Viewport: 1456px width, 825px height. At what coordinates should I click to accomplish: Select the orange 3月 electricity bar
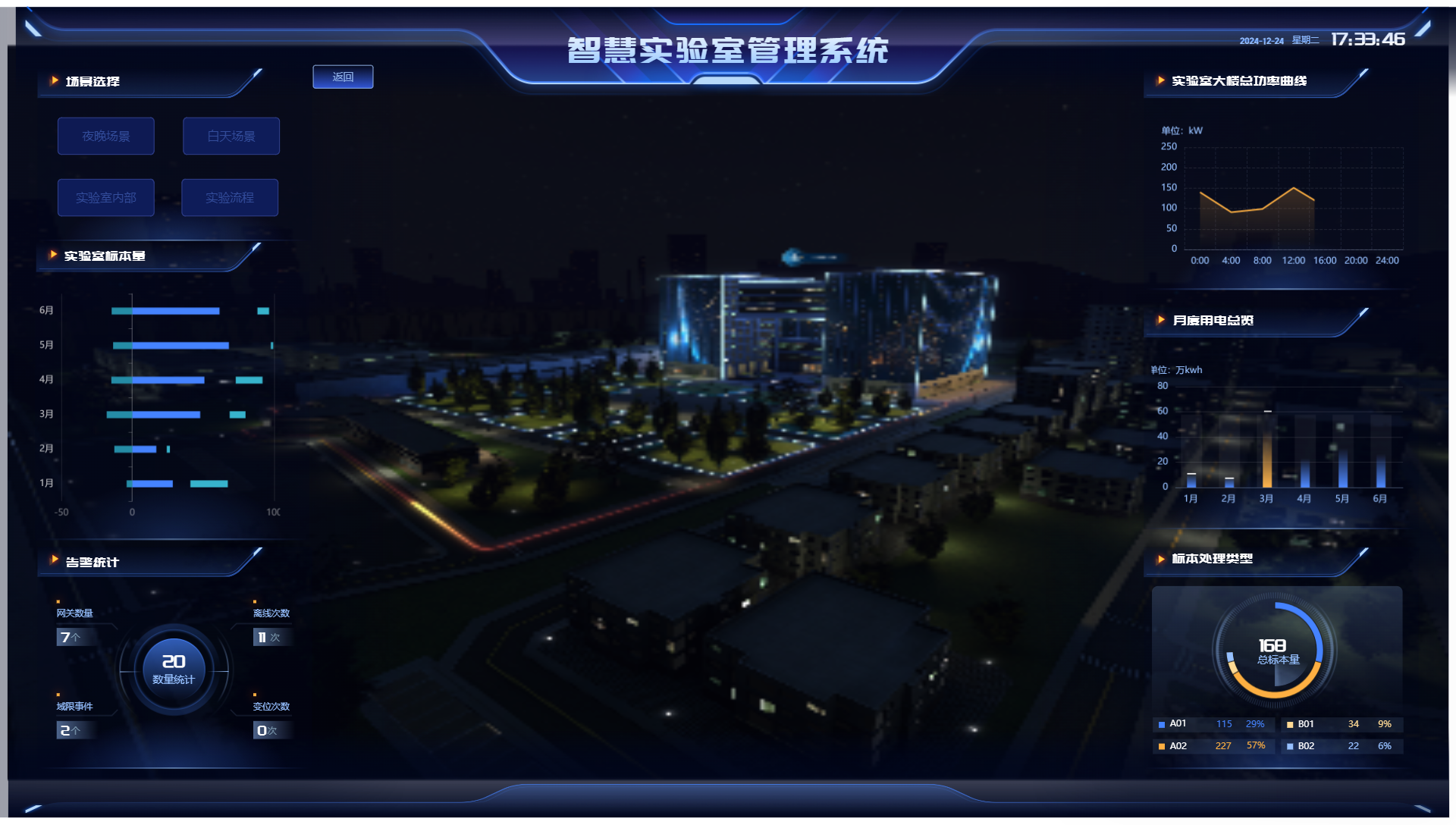pos(1266,451)
